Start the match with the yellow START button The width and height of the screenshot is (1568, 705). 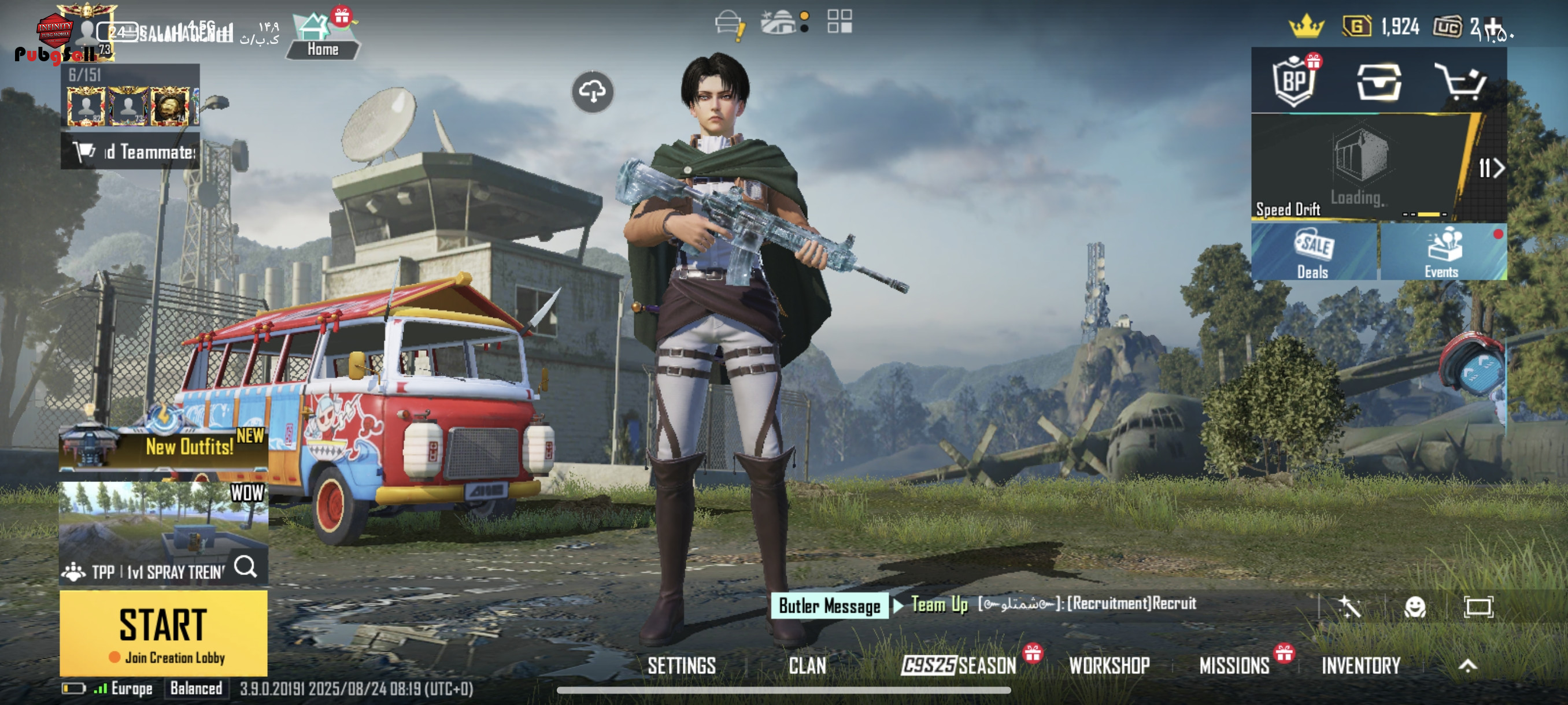[163, 632]
